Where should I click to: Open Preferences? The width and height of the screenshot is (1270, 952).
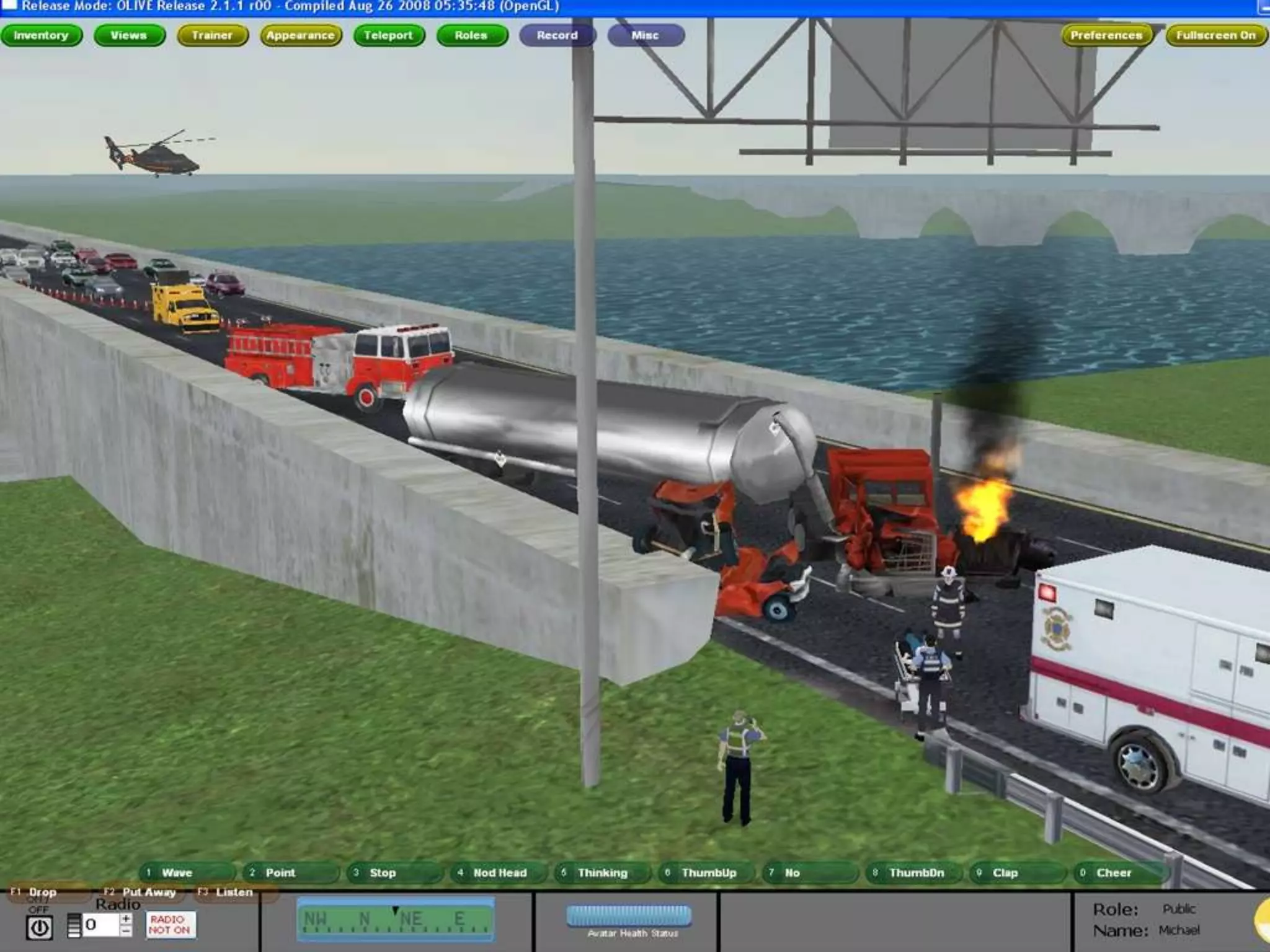click(x=1106, y=35)
